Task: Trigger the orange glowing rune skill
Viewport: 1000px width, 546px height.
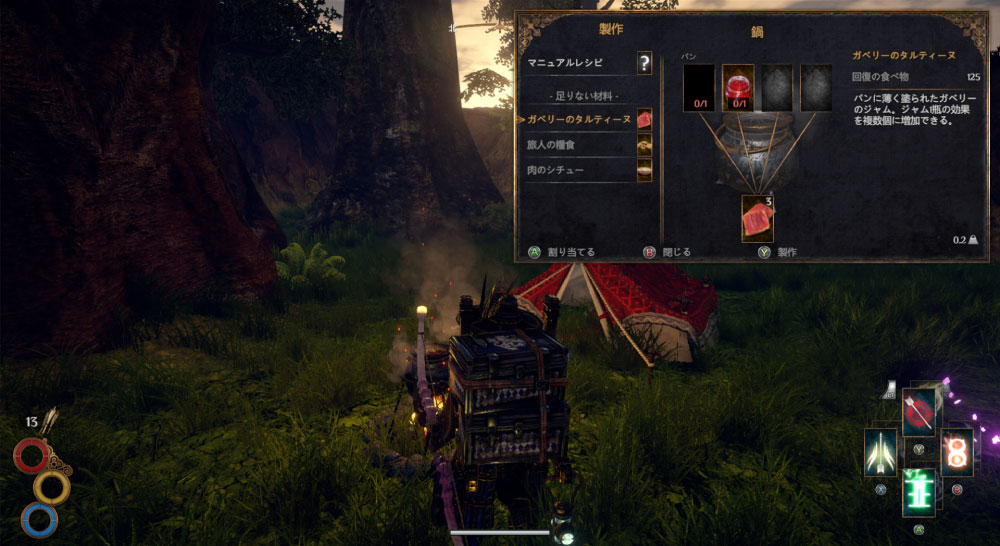Action: coord(957,452)
